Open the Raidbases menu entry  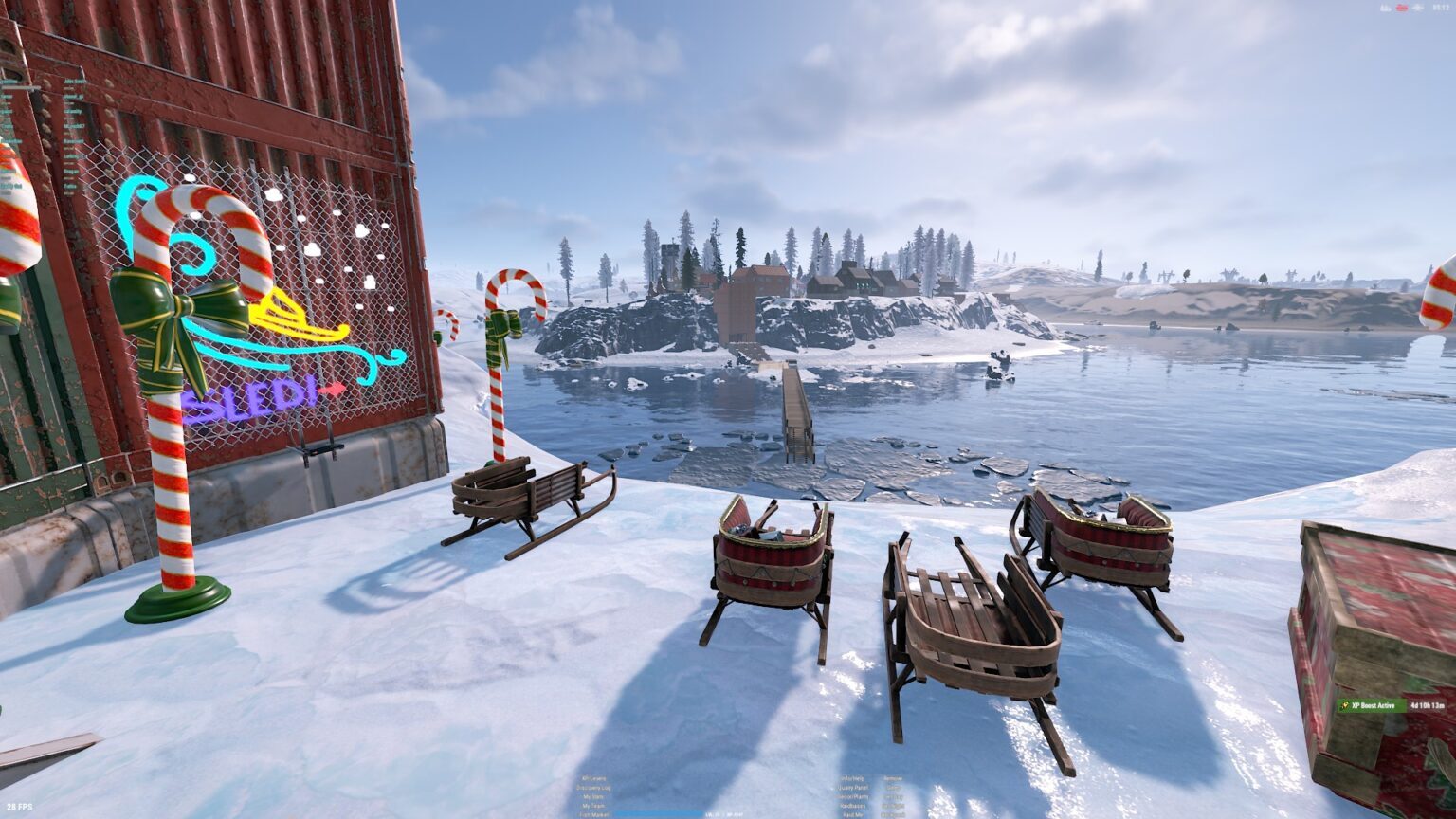pyautogui.click(x=852, y=806)
